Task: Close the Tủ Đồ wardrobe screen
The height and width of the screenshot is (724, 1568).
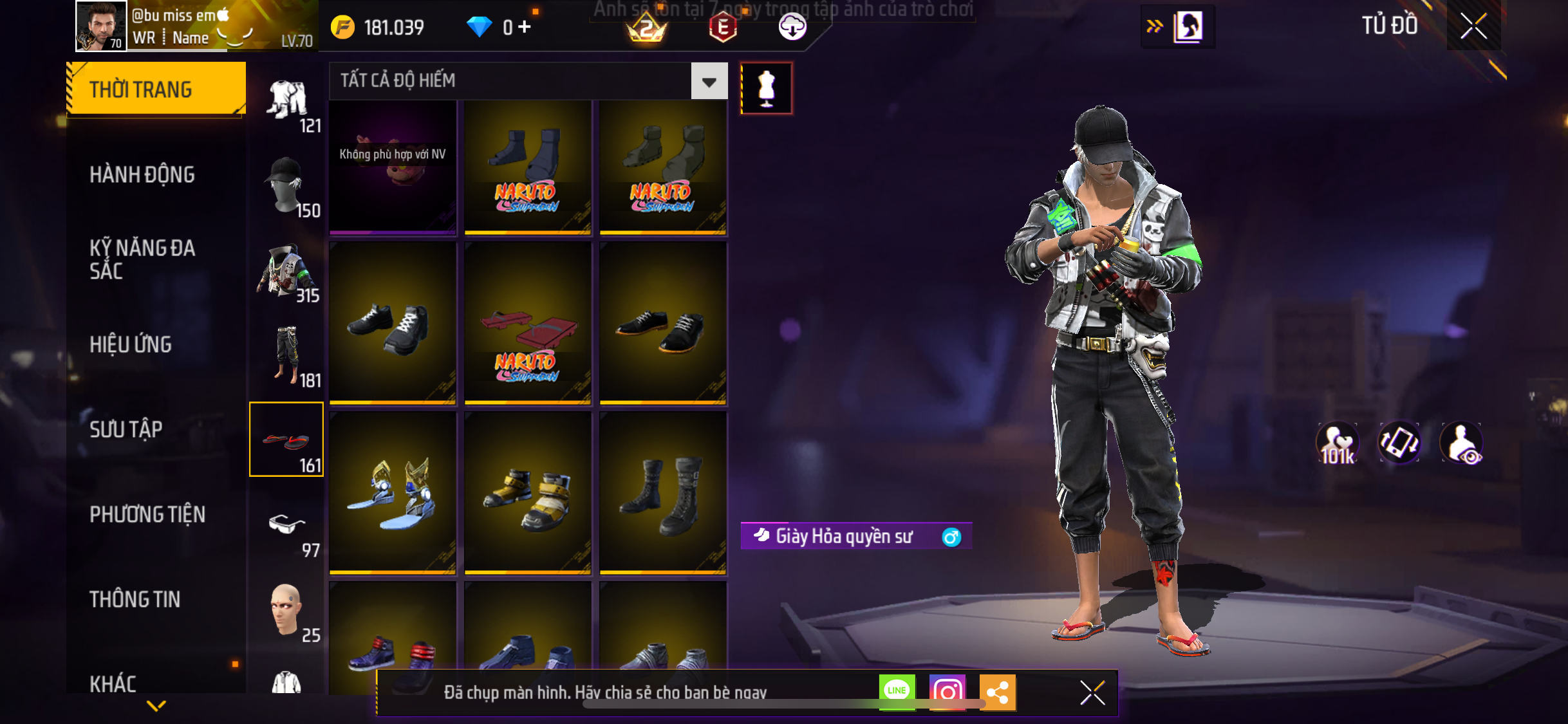Action: [1473, 26]
